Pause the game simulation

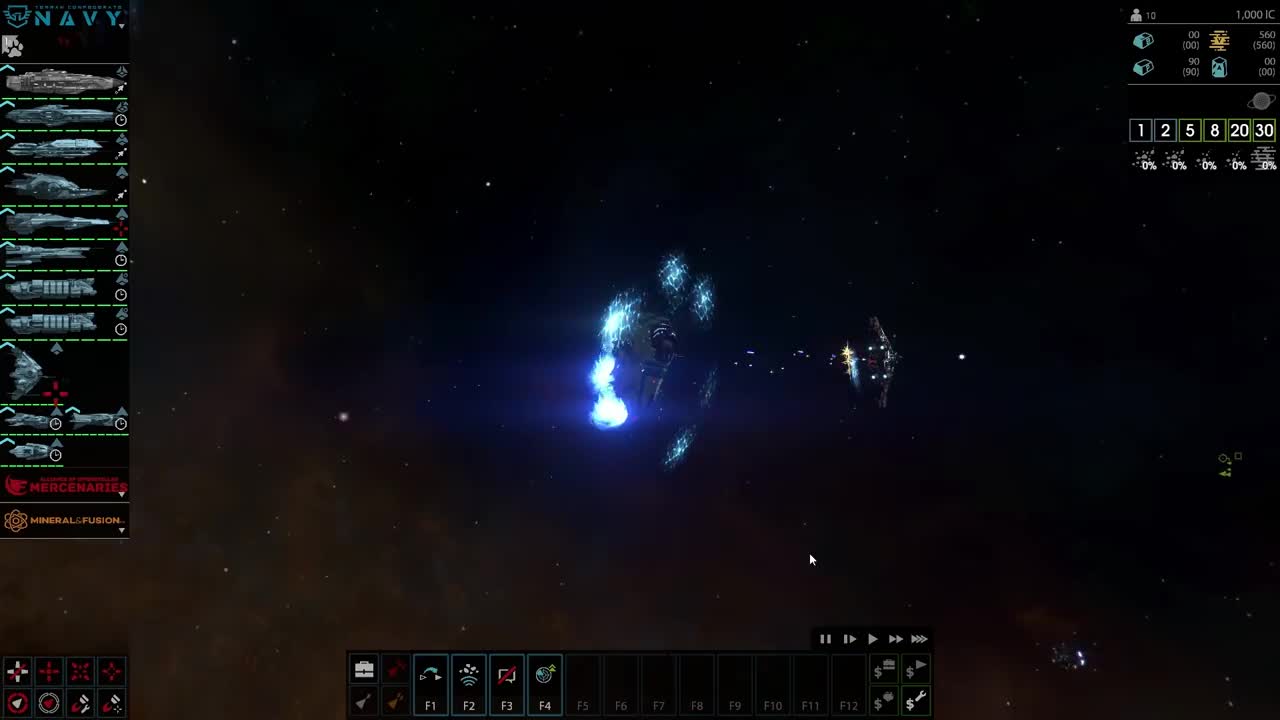tap(826, 639)
